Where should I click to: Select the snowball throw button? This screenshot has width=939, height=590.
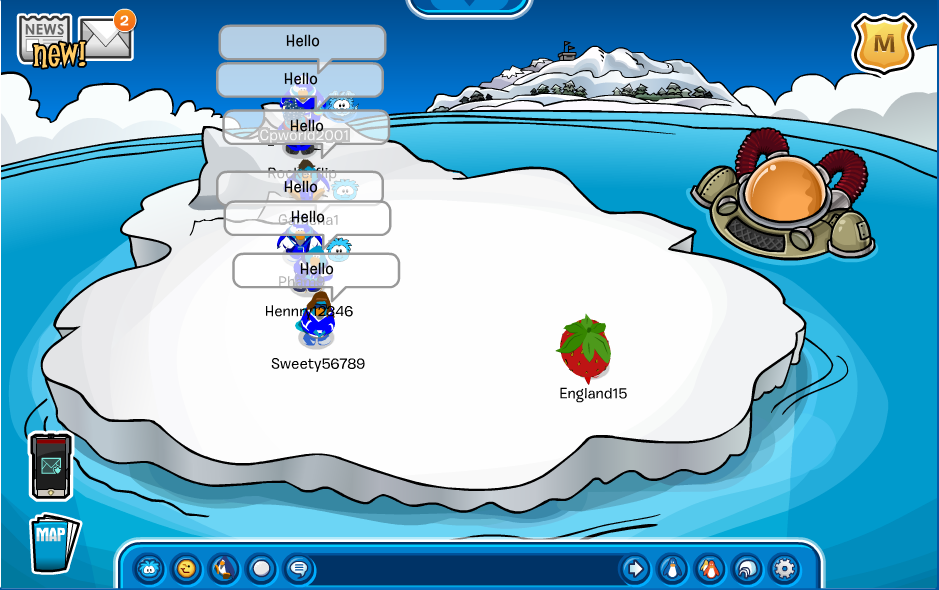[261, 569]
